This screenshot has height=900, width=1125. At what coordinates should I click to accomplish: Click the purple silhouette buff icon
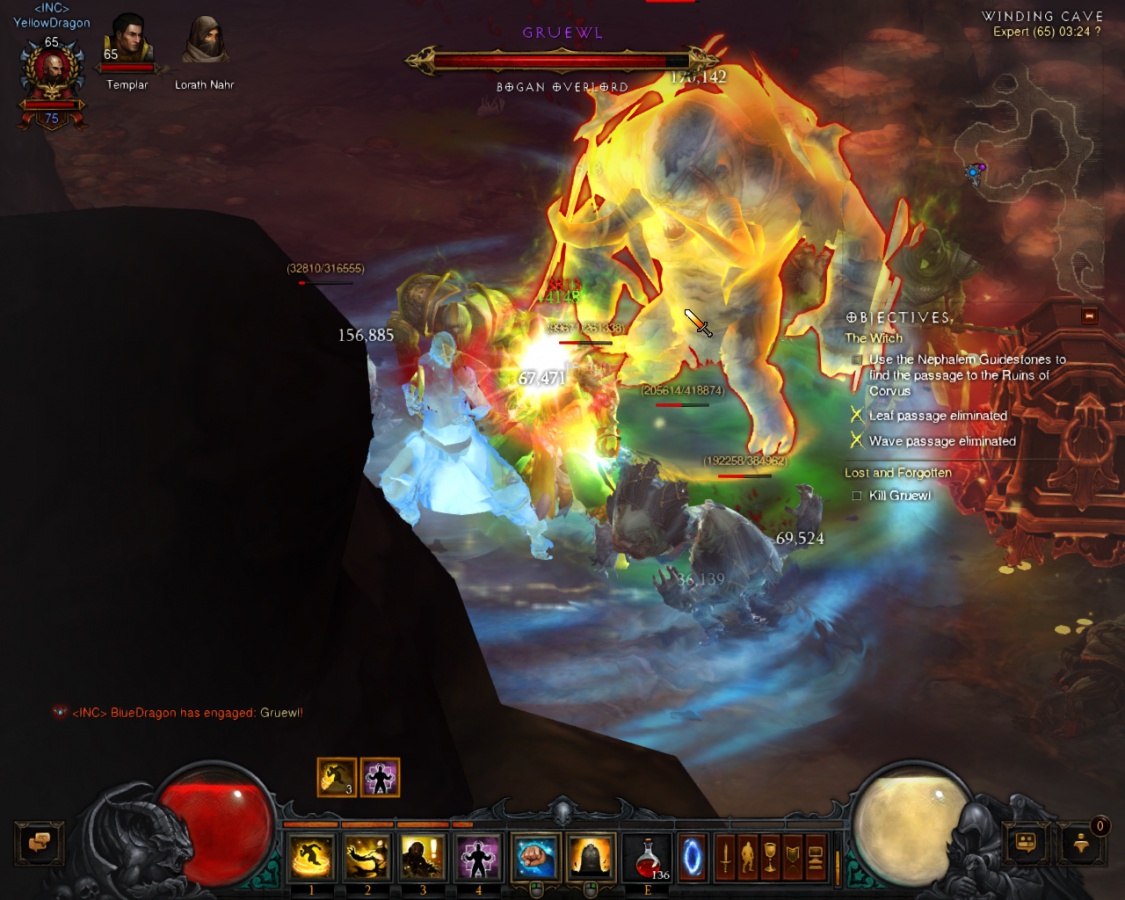(380, 777)
